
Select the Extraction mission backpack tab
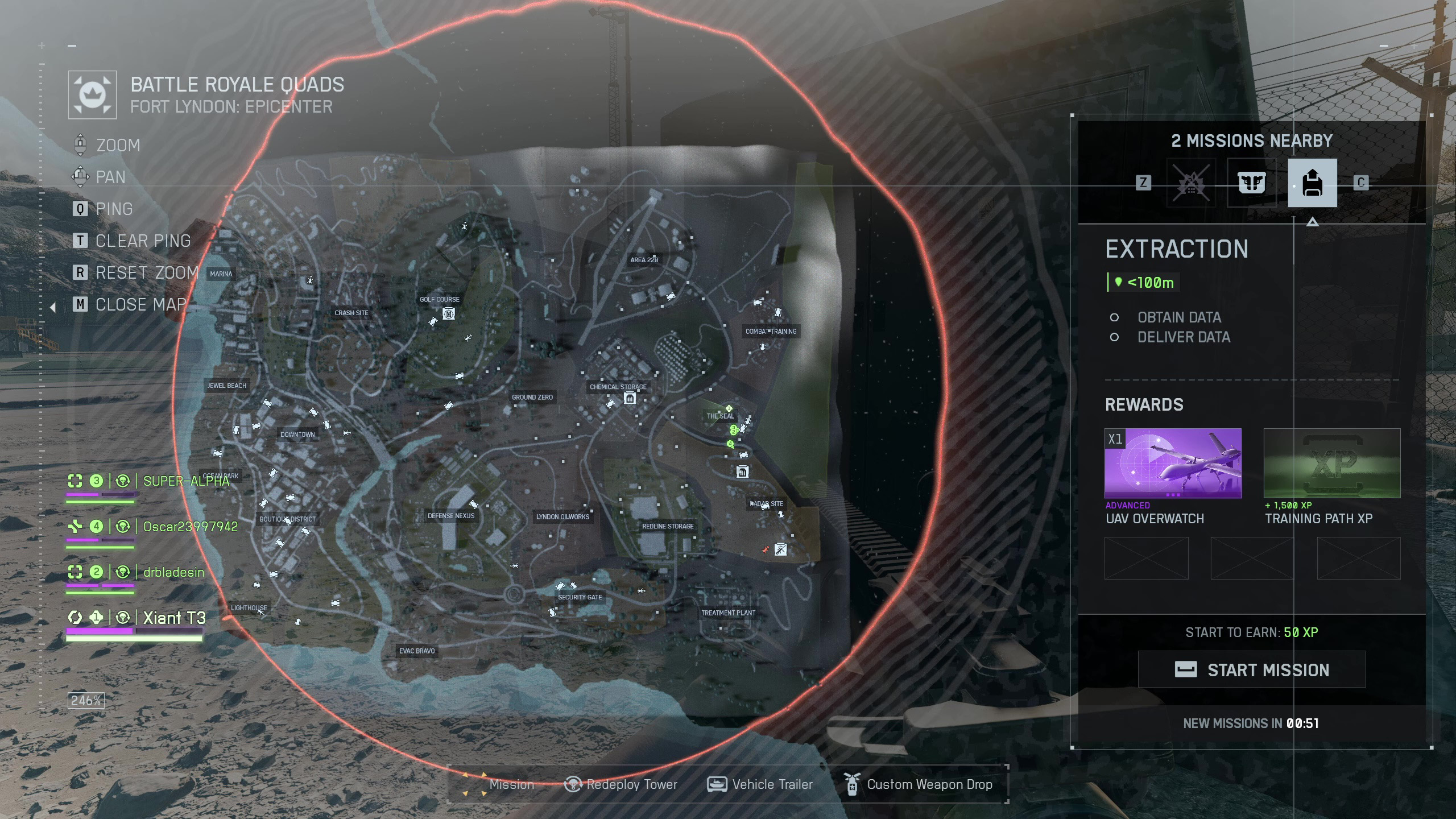pyautogui.click(x=1312, y=183)
